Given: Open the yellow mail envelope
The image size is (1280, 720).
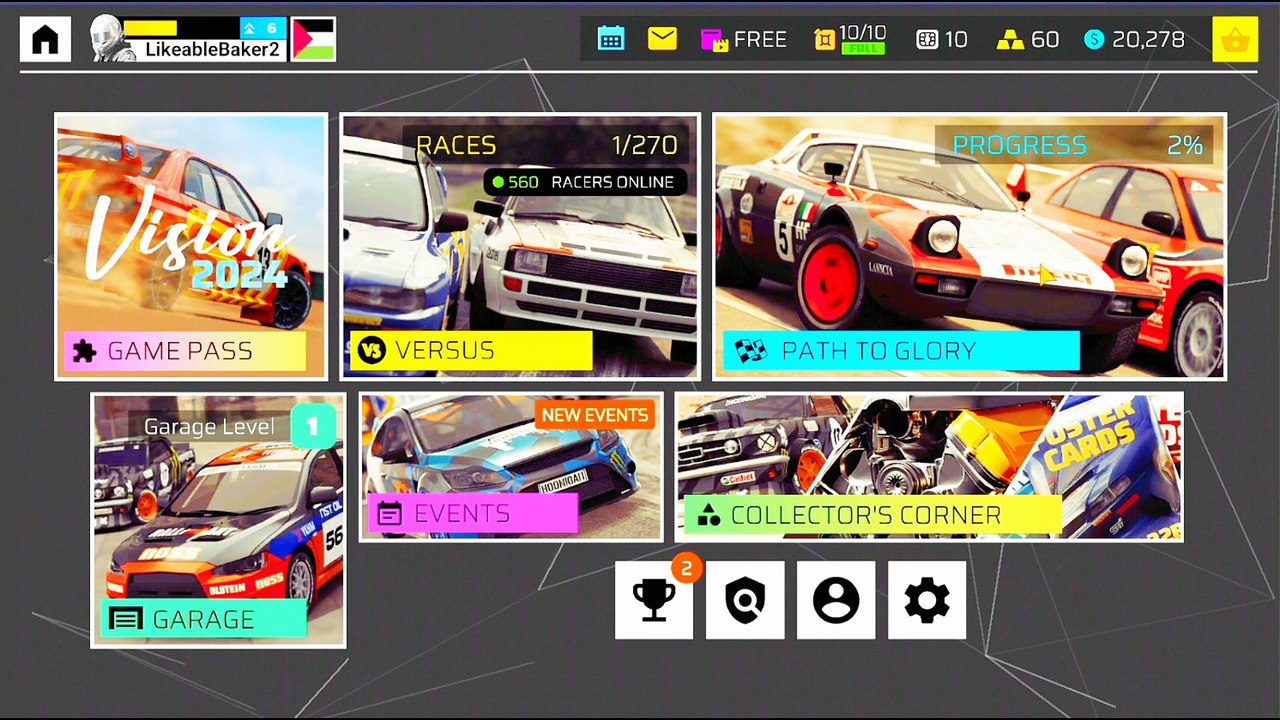Looking at the screenshot, I should (x=662, y=39).
